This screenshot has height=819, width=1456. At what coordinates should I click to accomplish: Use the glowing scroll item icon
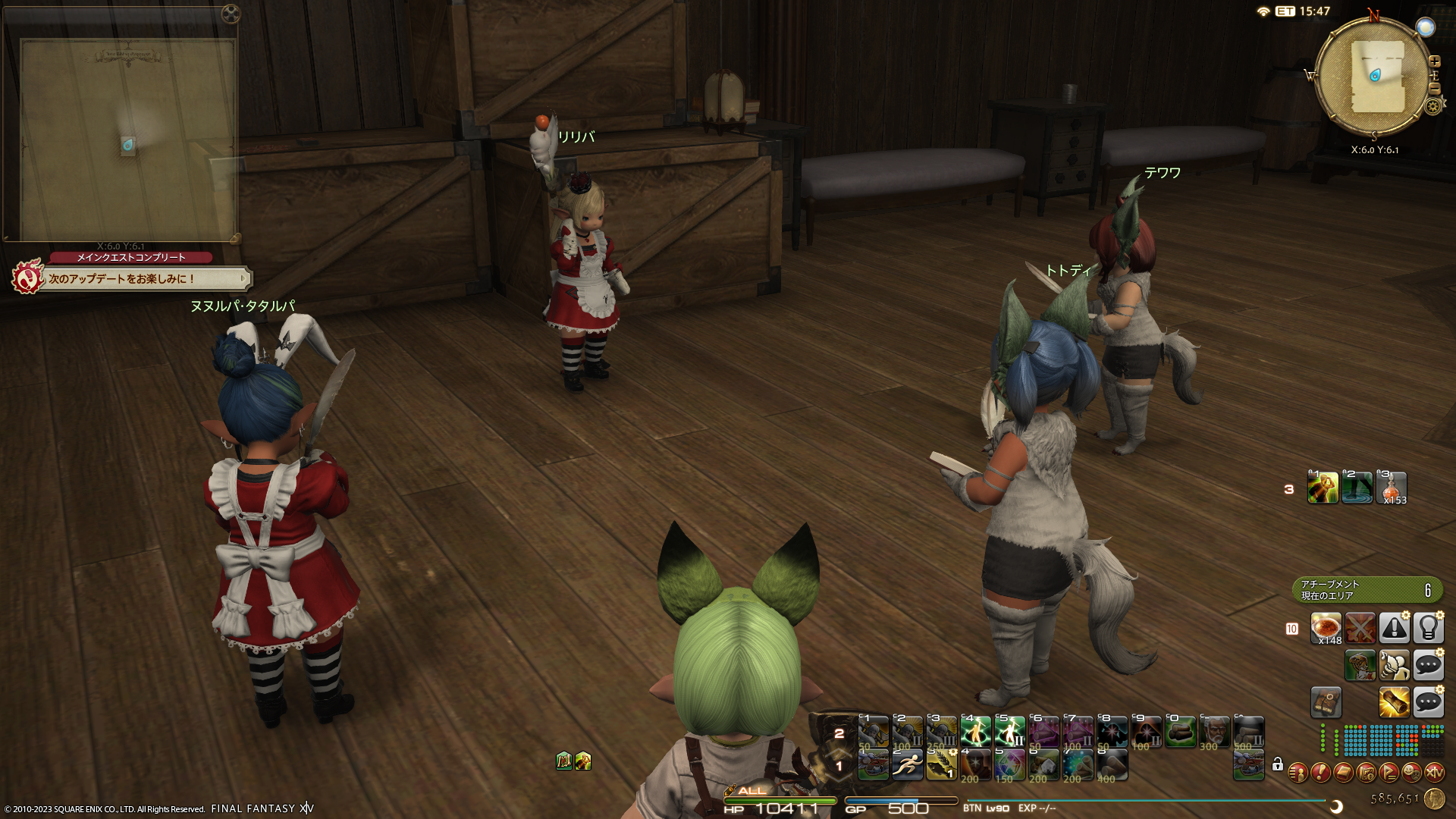click(x=1394, y=703)
